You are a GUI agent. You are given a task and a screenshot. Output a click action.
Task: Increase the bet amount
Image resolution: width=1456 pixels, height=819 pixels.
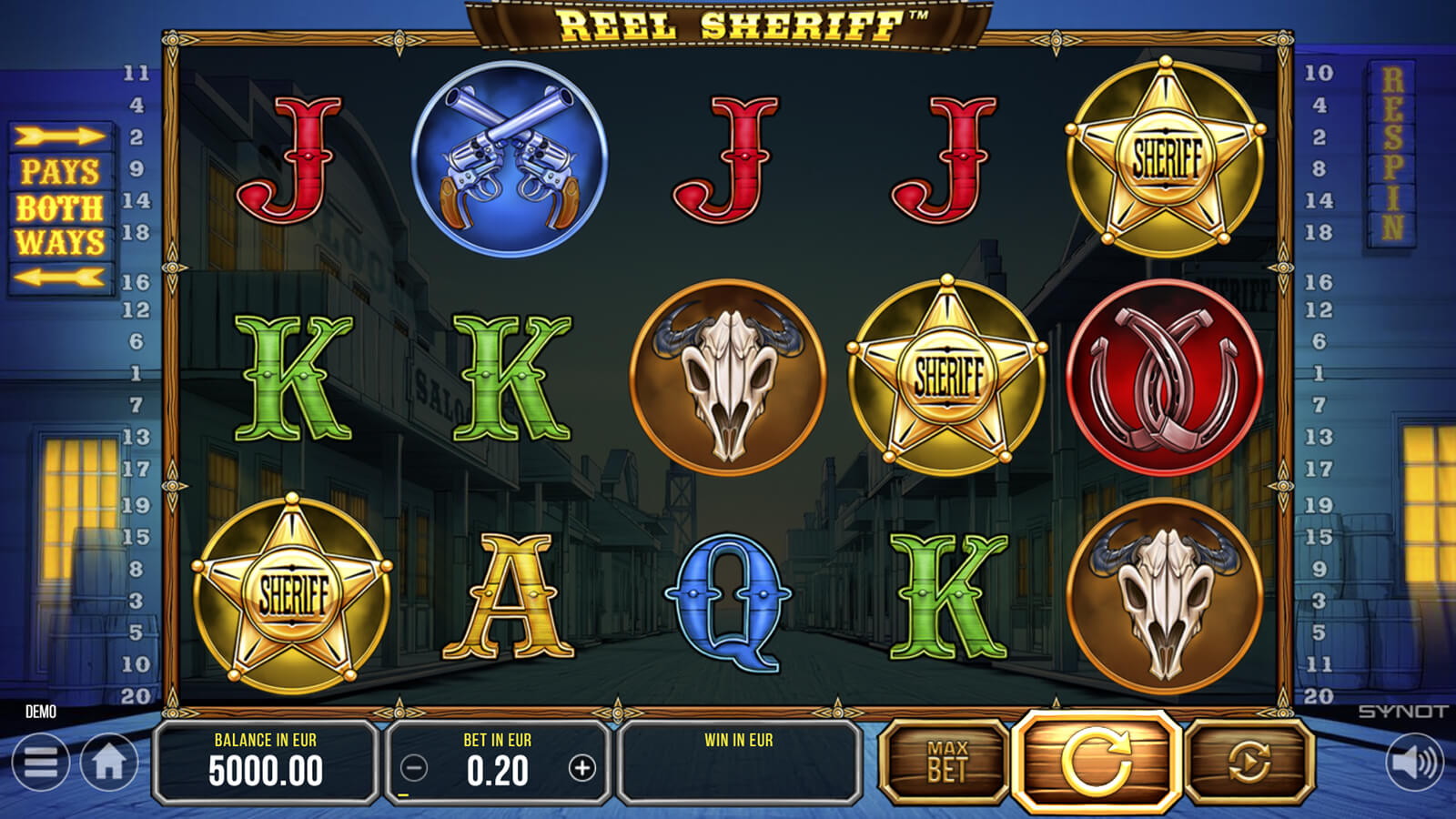coord(581,769)
